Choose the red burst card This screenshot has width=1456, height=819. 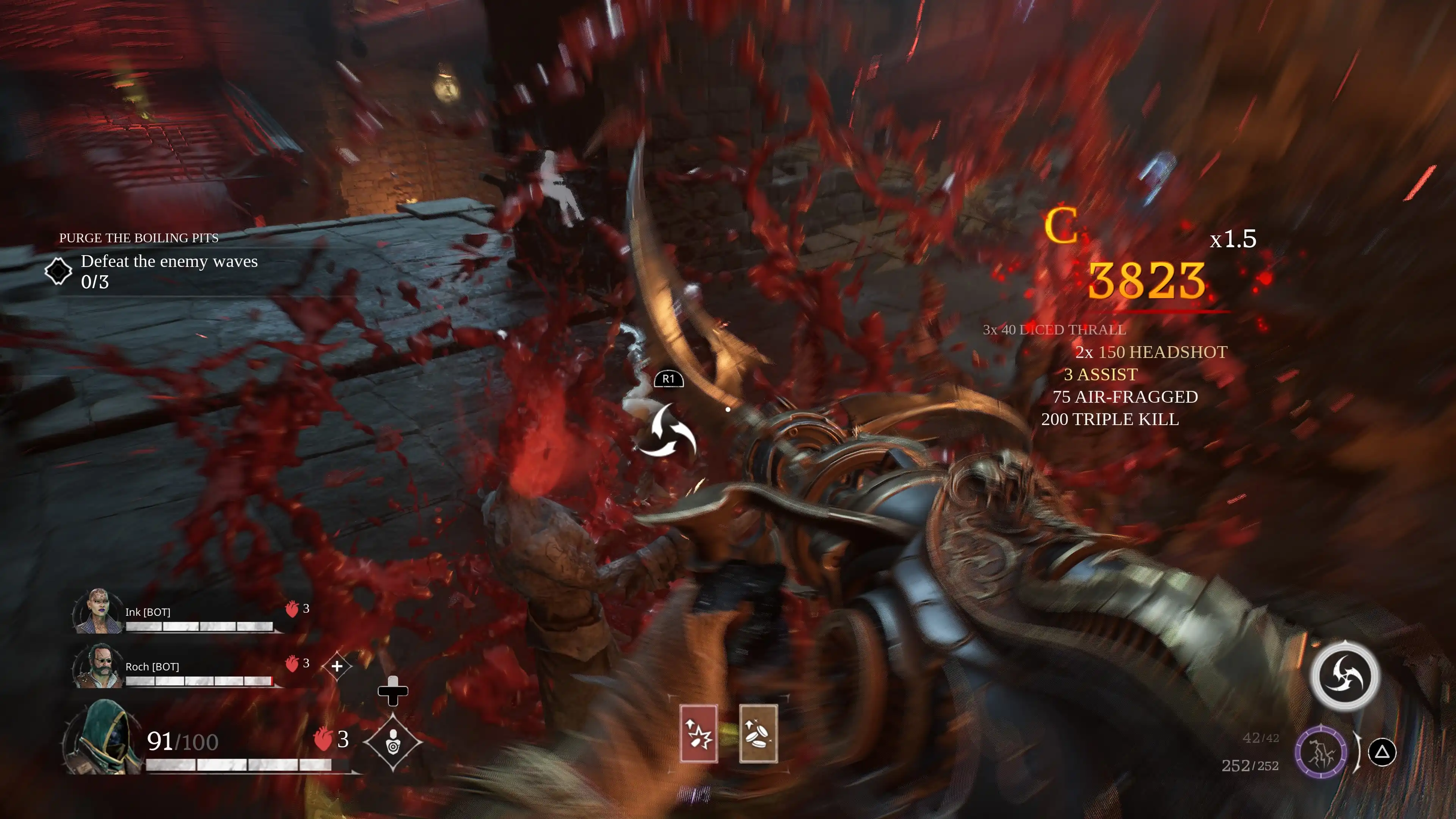(x=698, y=734)
